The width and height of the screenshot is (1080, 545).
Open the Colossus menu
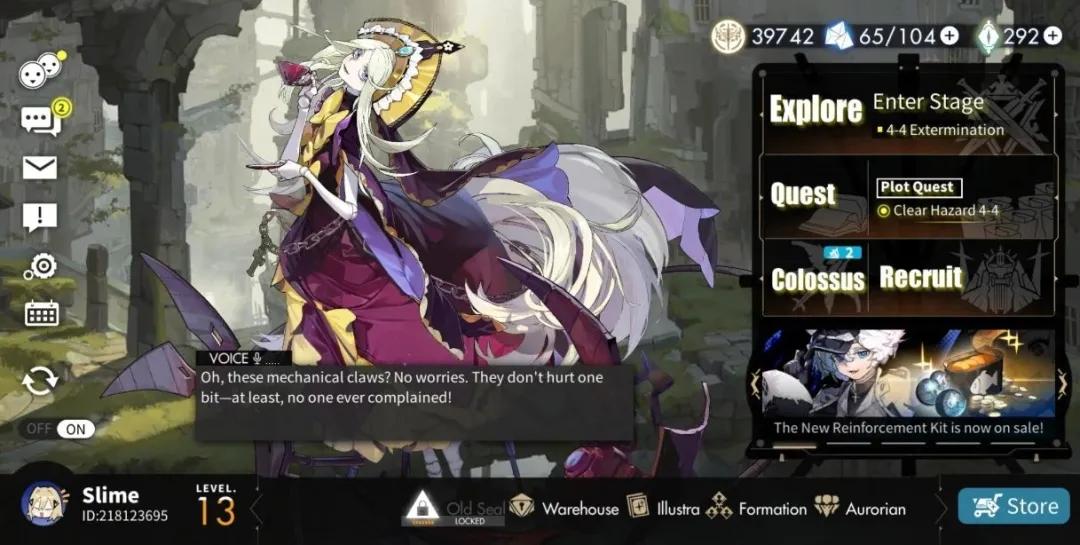coord(817,277)
